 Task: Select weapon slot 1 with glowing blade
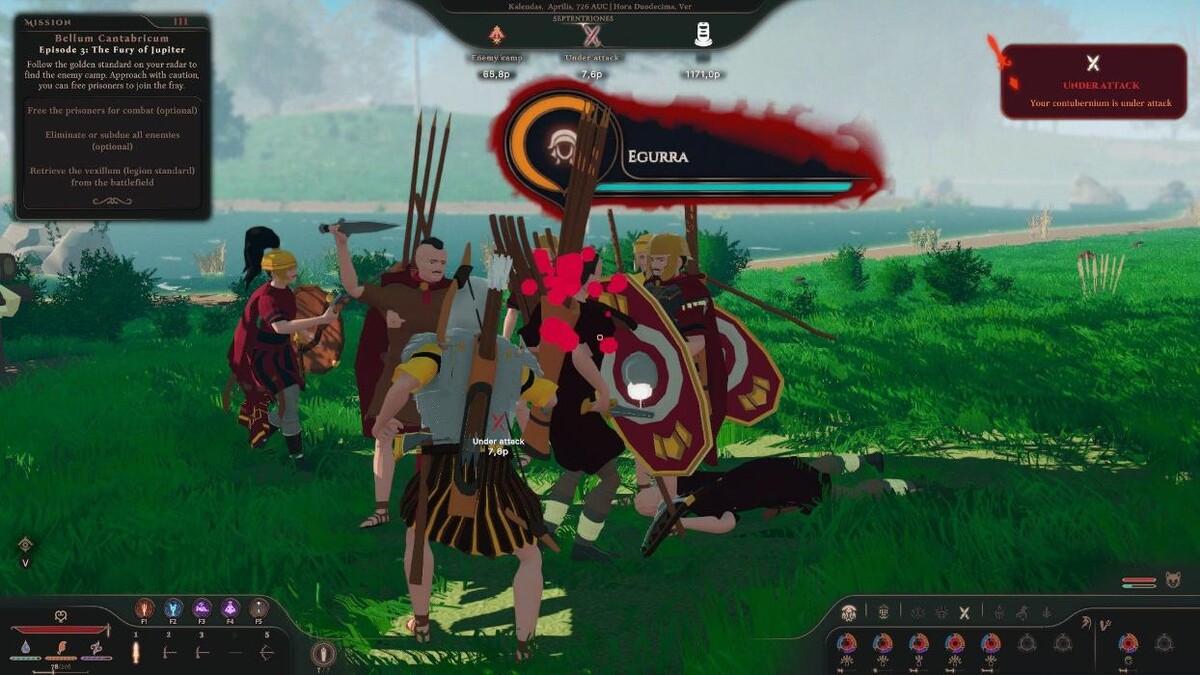(x=136, y=652)
